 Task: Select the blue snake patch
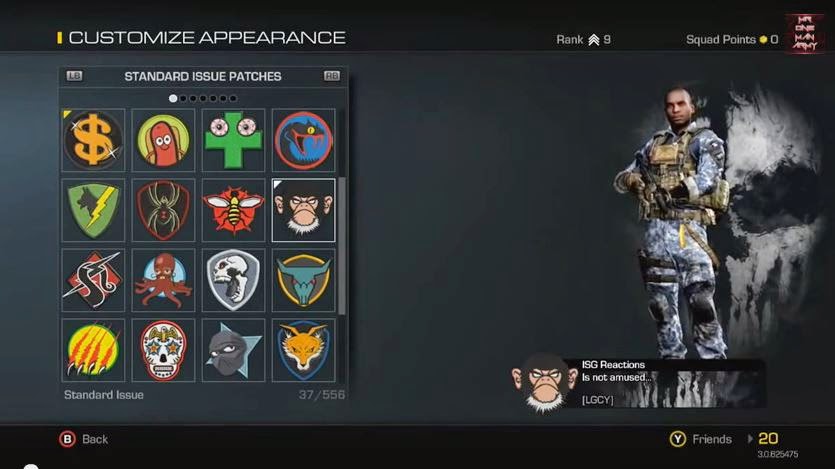pyautogui.click(x=303, y=140)
